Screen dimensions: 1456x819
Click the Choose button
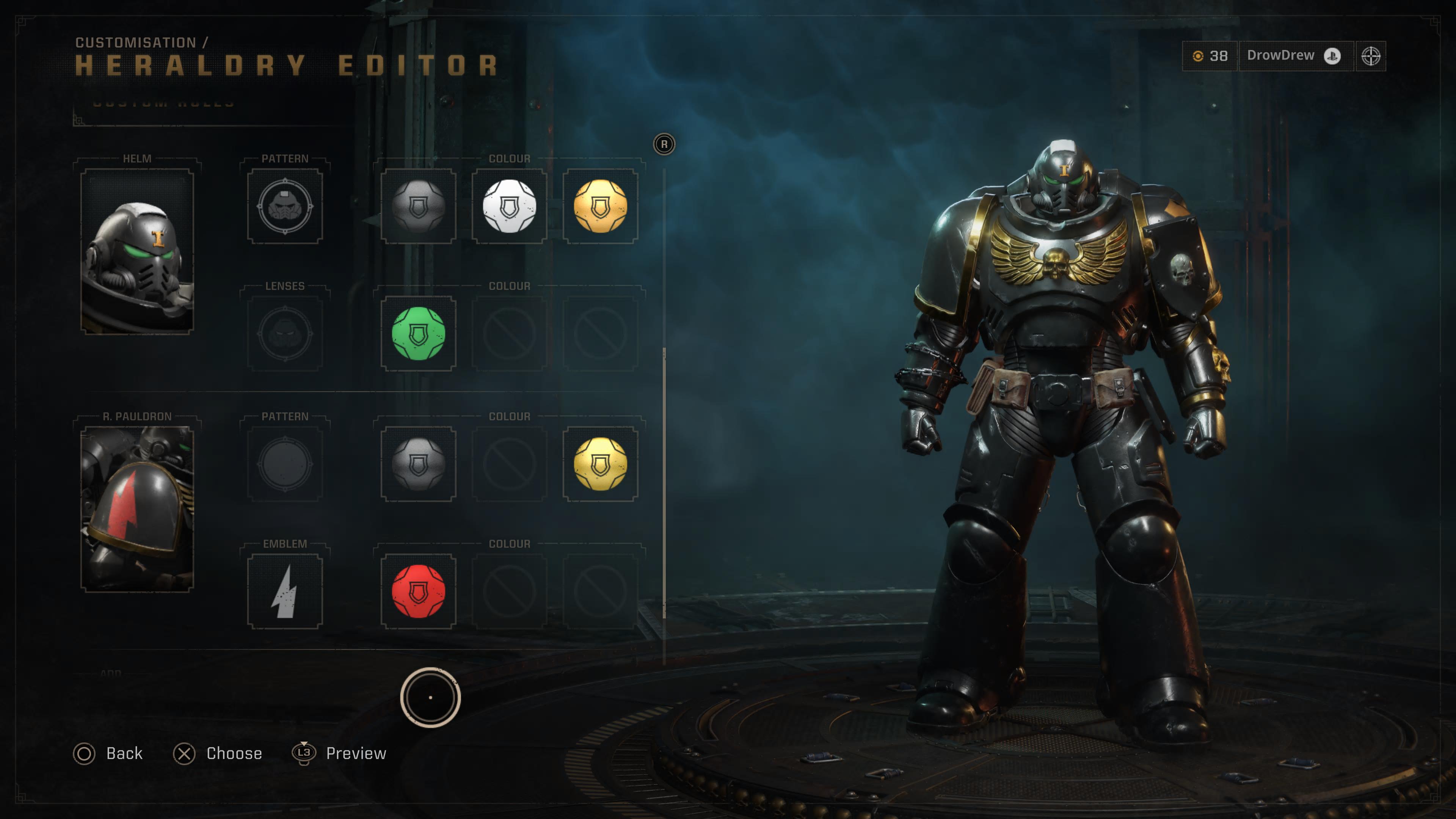pos(218,753)
